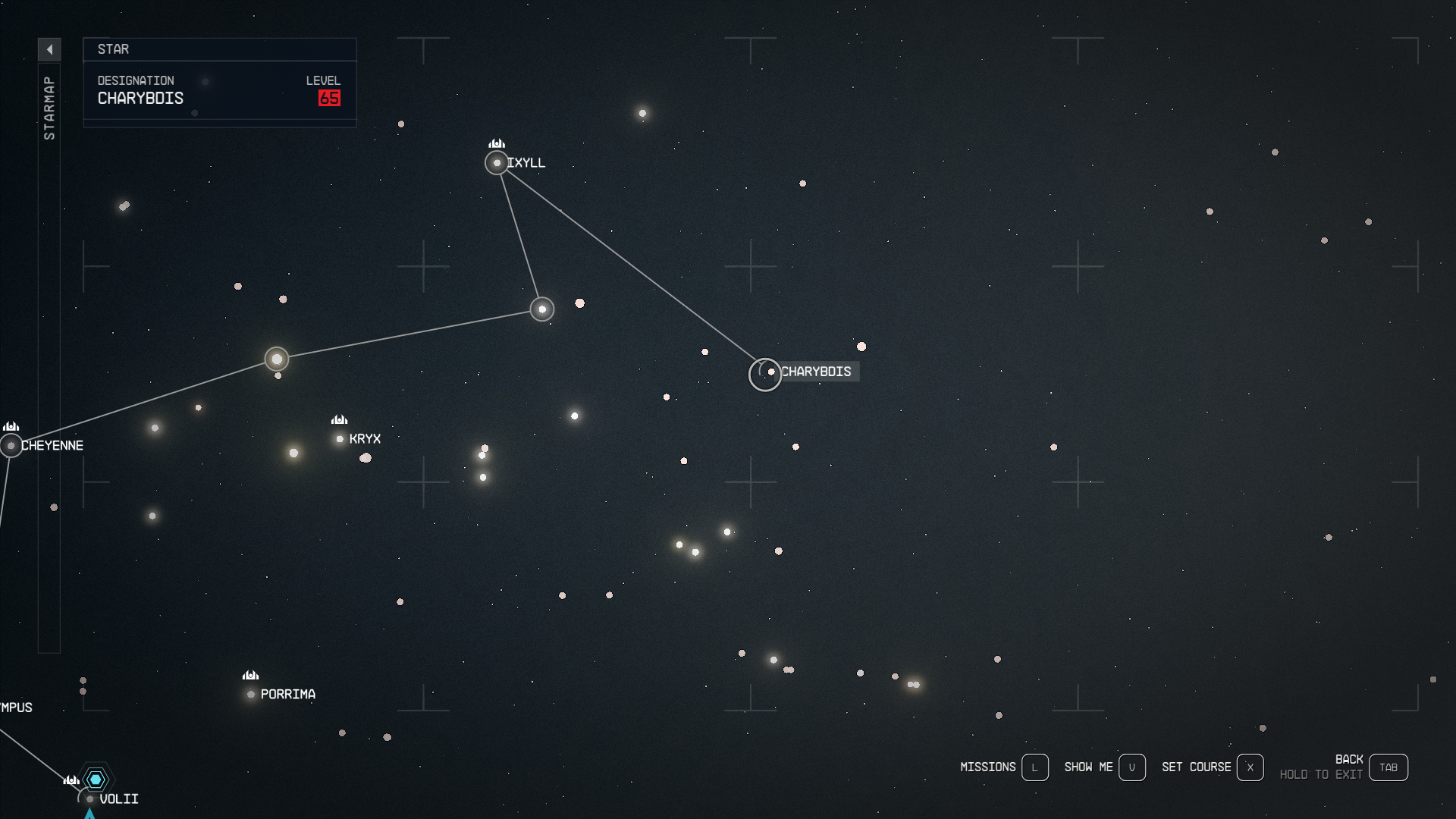Click the settlement icon above Porrima

point(250,675)
